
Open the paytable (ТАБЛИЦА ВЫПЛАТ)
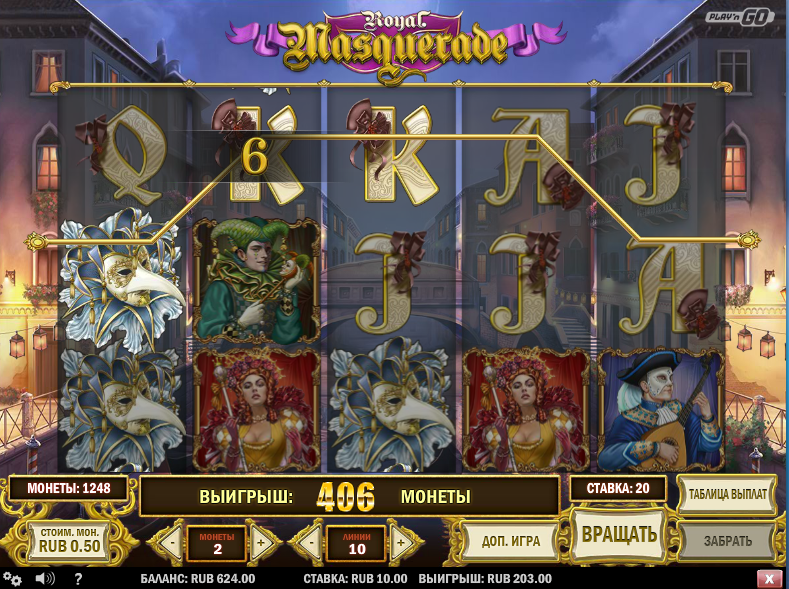[x=728, y=494]
